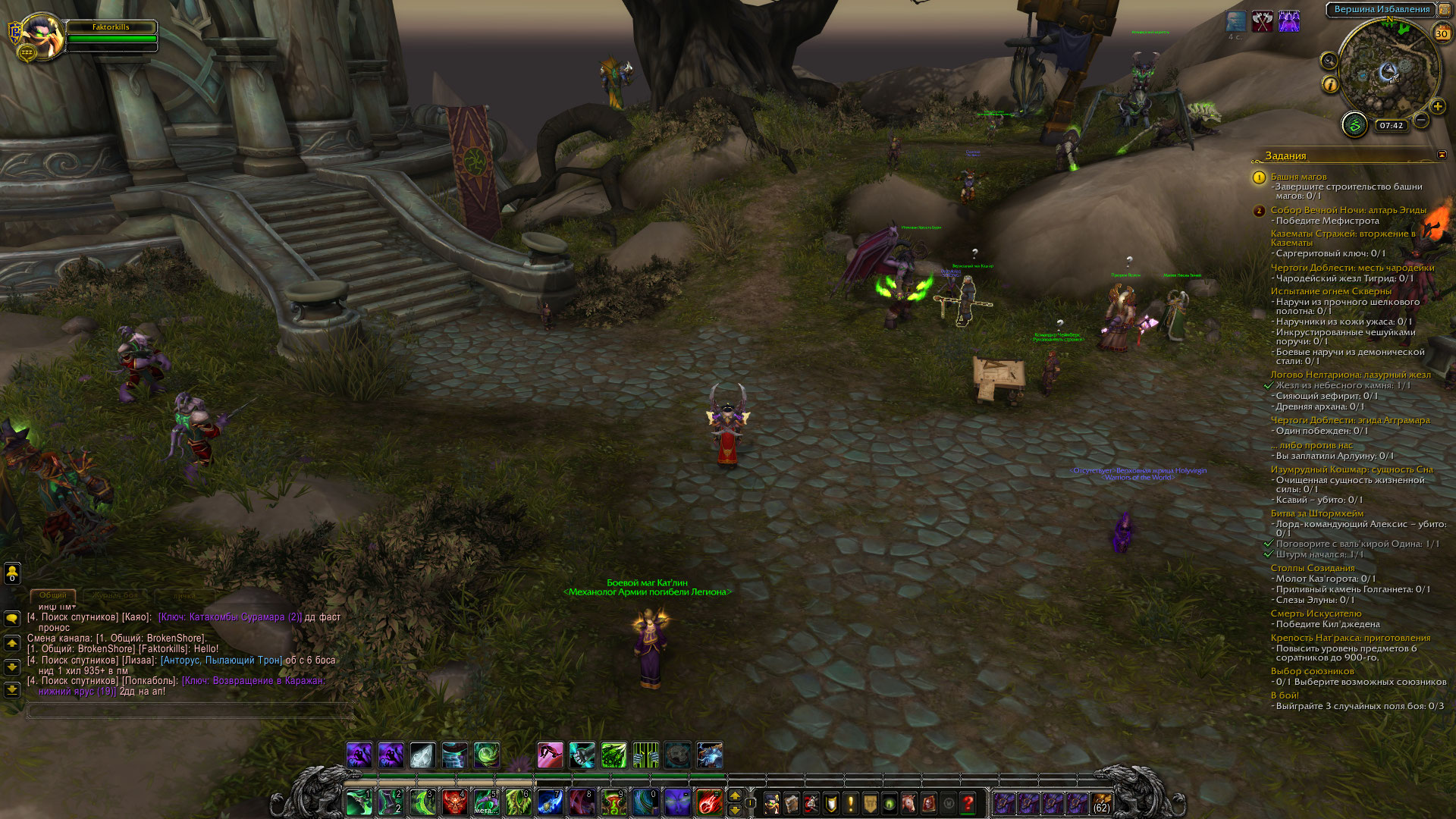Open the chat menu speech bubble button
1456x819 pixels.
tap(12, 618)
